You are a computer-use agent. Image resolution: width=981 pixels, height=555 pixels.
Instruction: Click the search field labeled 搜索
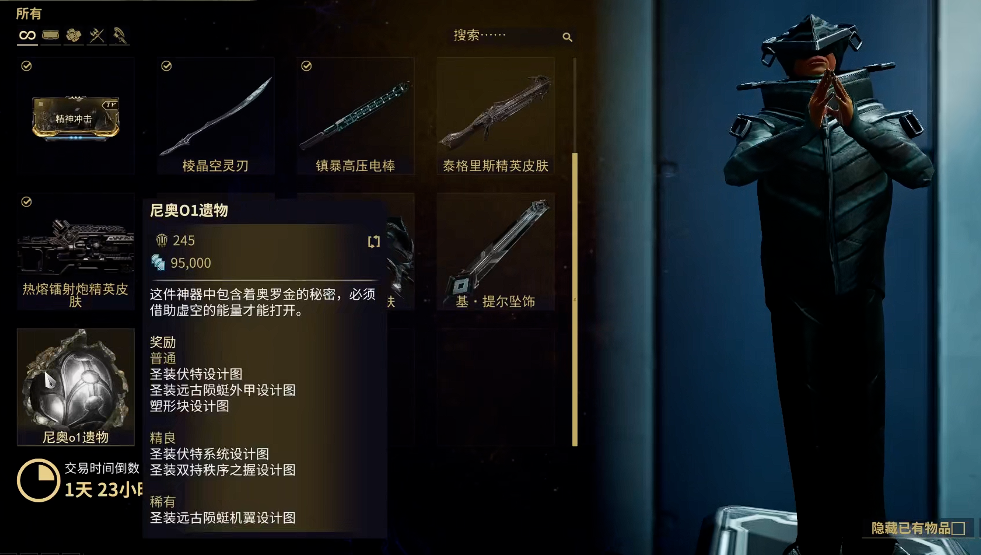(505, 36)
